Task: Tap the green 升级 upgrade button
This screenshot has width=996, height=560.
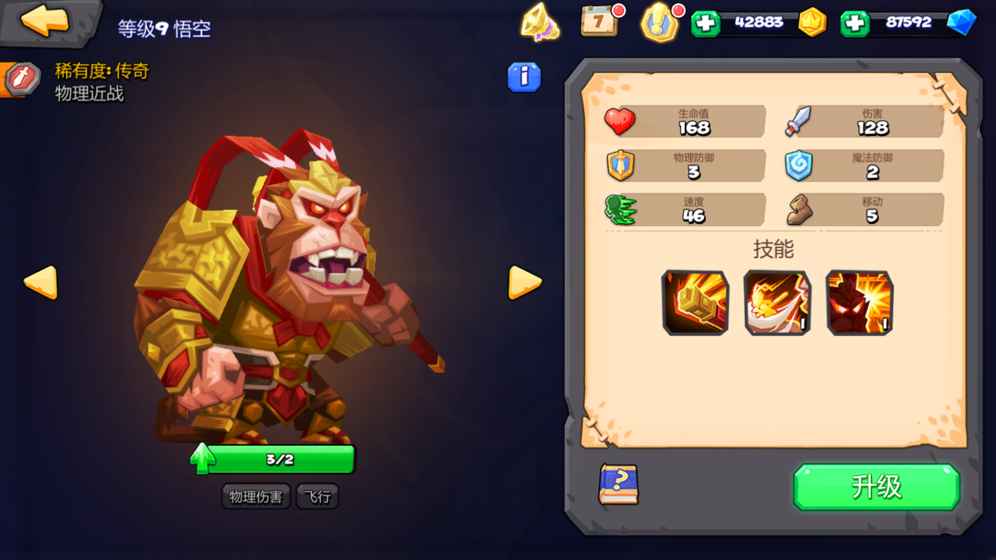Action: click(876, 487)
